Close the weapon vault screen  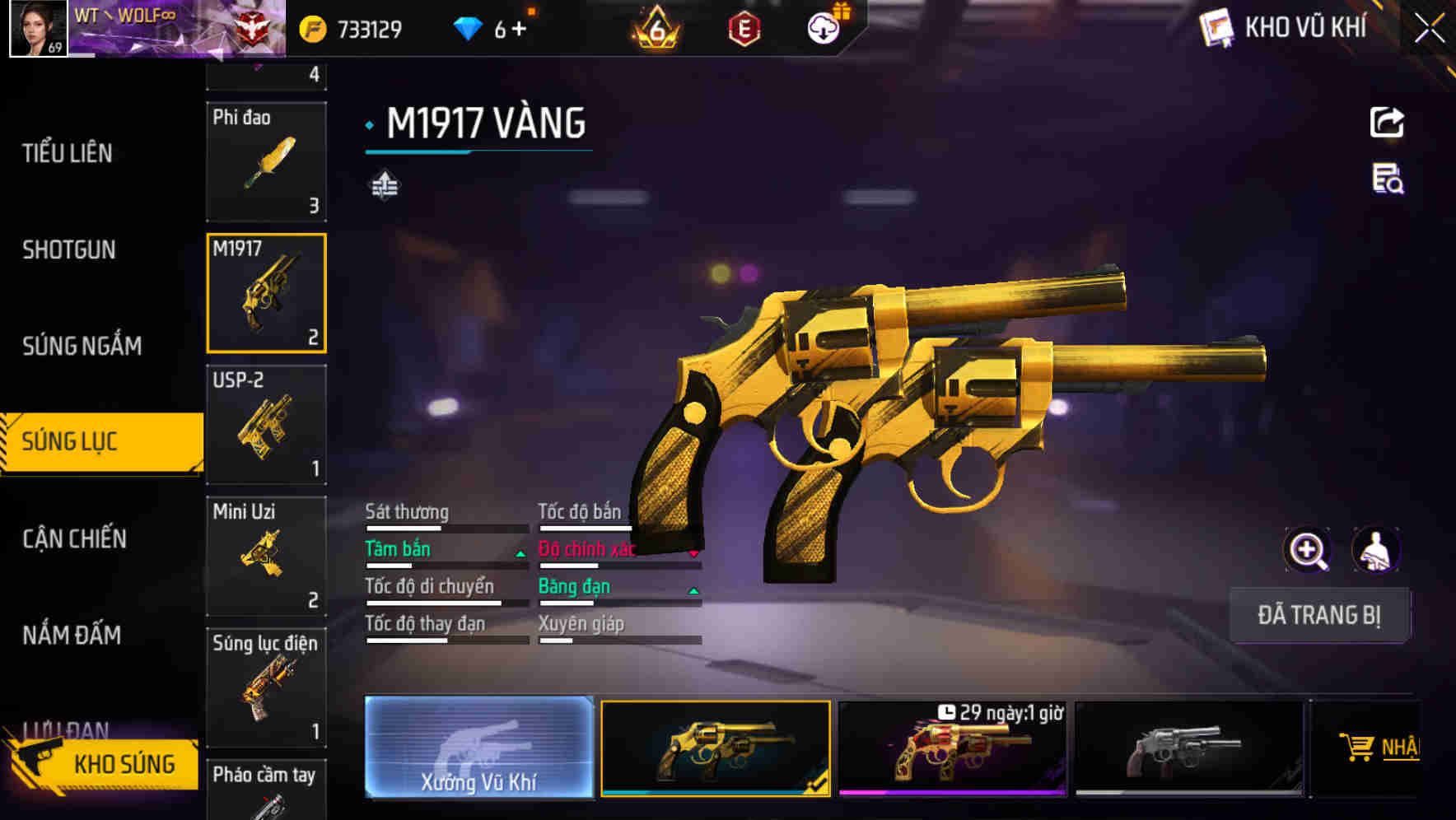pos(1429,29)
